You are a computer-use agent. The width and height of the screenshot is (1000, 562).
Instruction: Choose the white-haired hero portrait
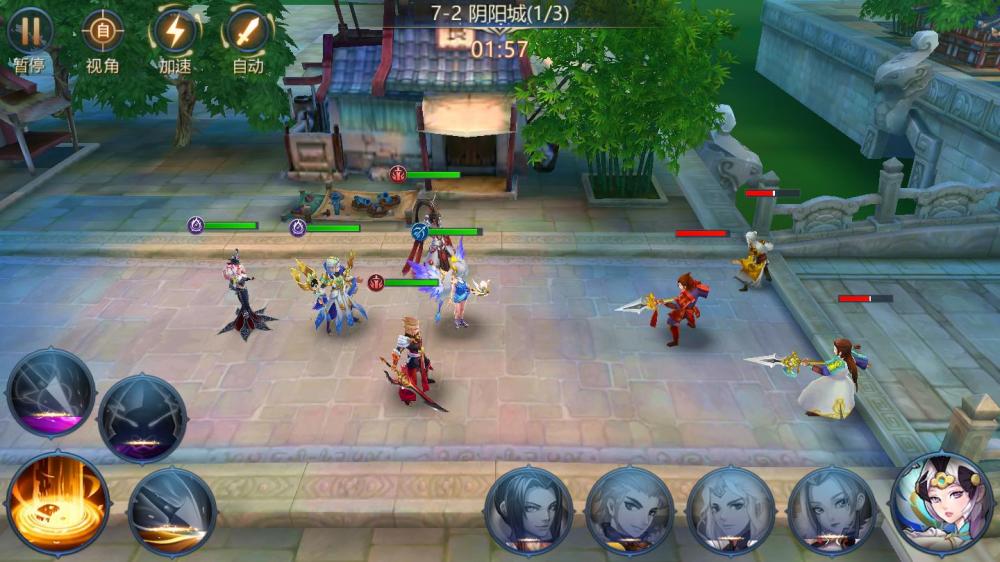pos(731,510)
